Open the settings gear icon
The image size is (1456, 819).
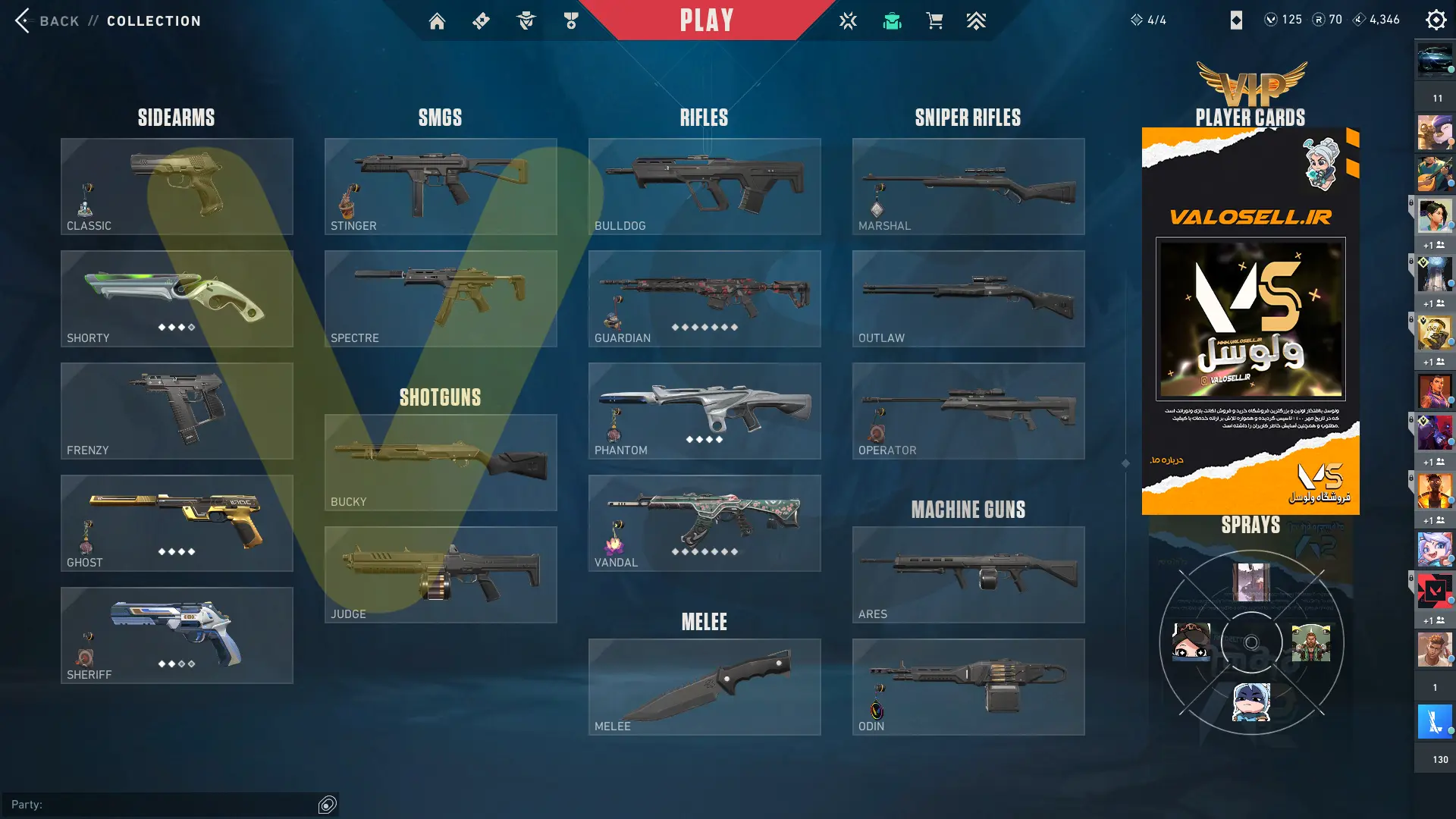(x=1436, y=20)
